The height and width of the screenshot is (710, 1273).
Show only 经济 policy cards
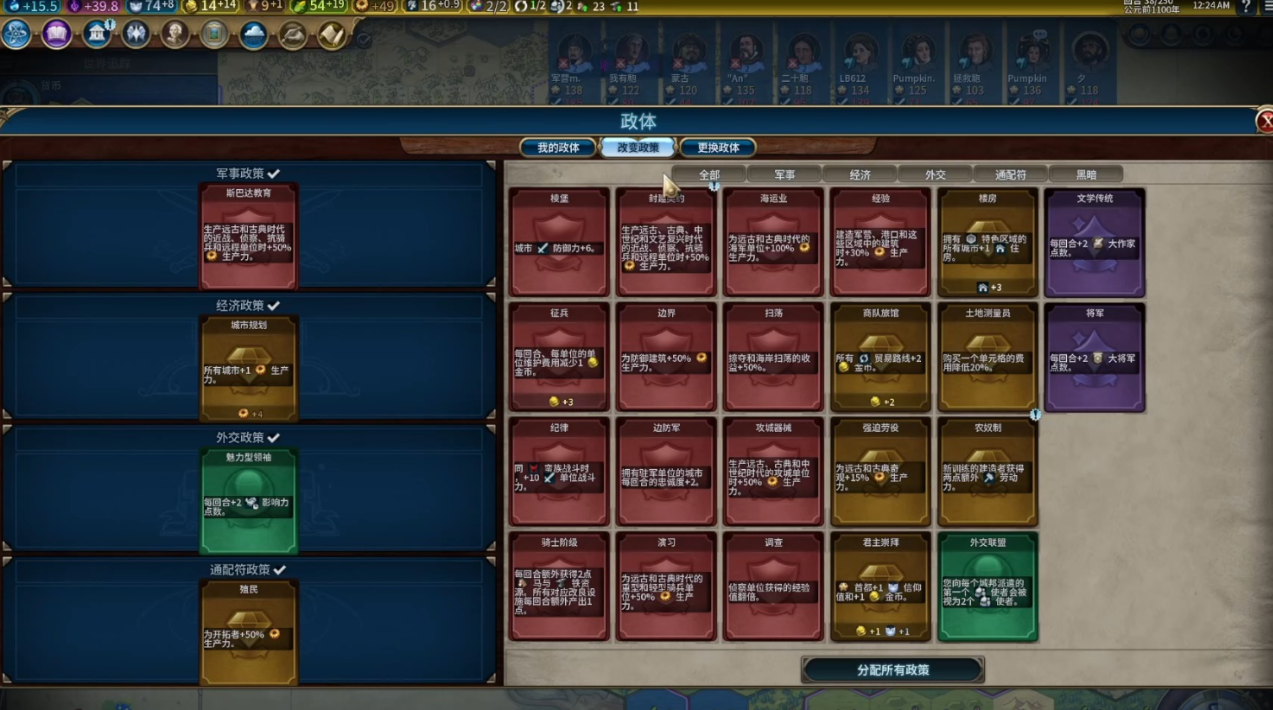point(860,175)
